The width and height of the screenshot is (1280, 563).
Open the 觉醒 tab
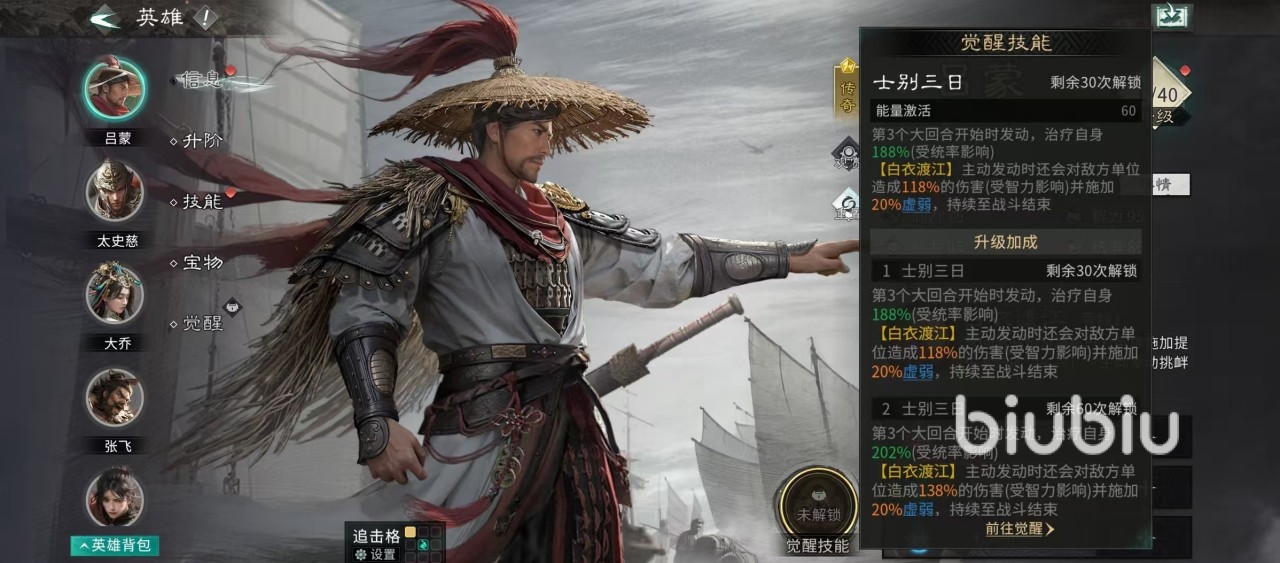click(x=202, y=323)
